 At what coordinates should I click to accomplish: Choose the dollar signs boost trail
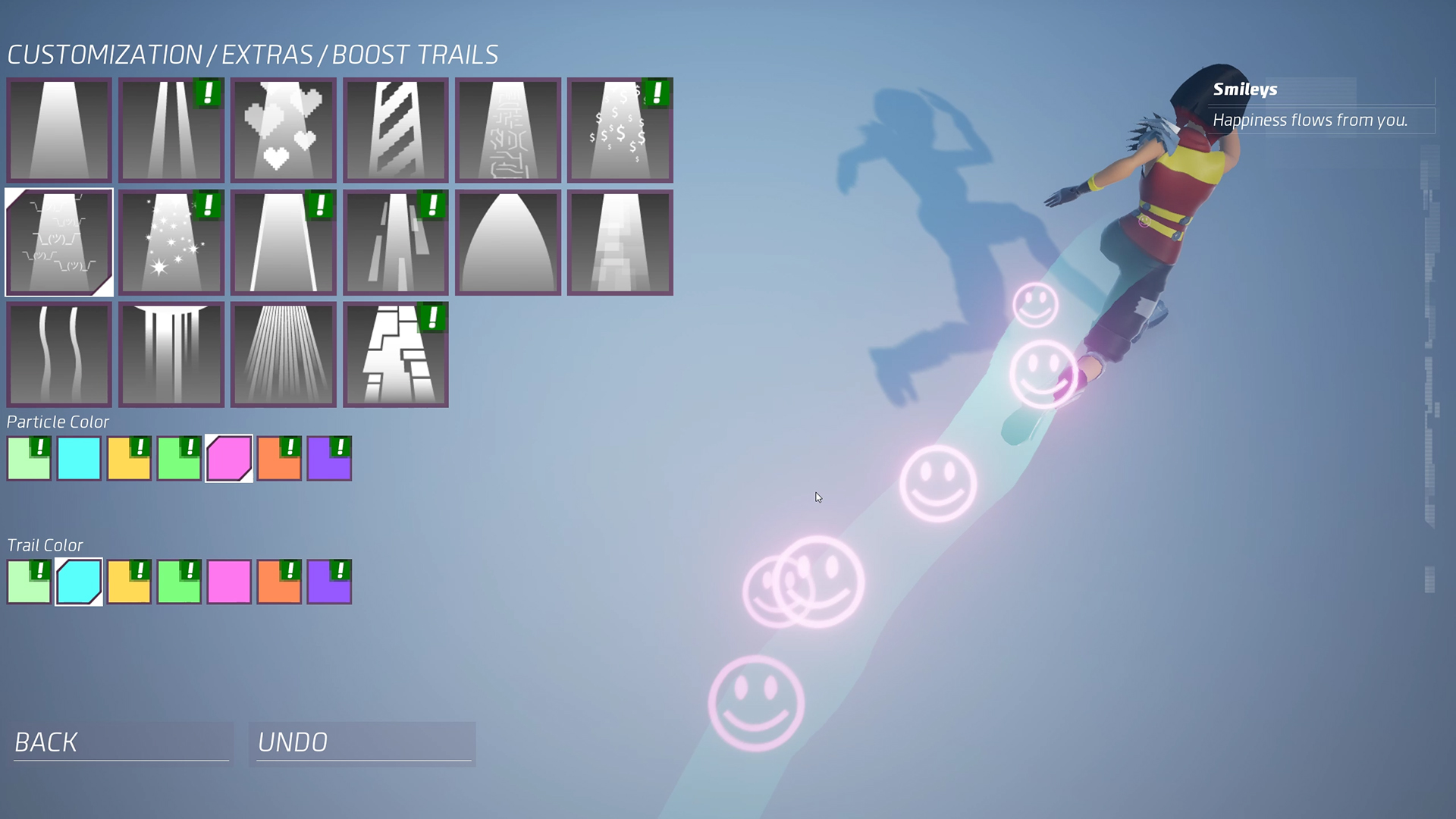620,130
